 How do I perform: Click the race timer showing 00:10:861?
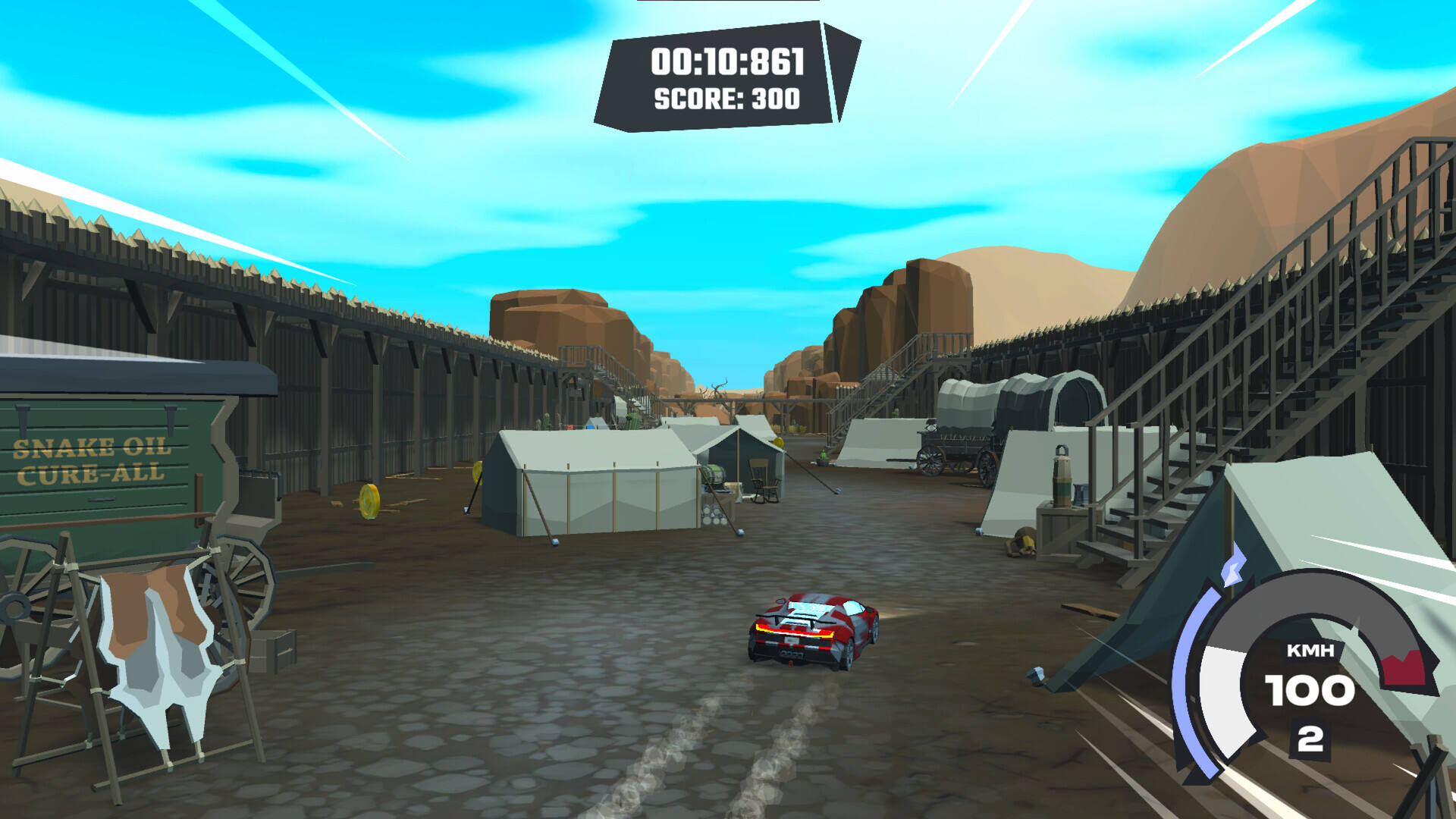pos(726,62)
